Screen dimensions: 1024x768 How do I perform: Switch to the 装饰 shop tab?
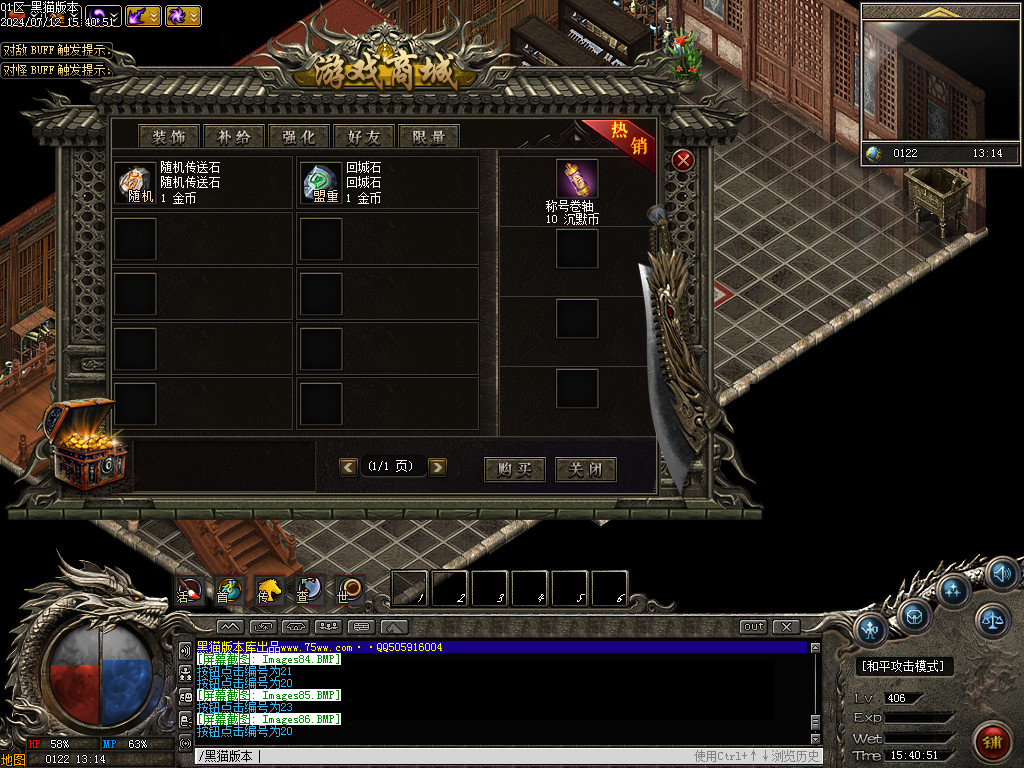point(169,137)
